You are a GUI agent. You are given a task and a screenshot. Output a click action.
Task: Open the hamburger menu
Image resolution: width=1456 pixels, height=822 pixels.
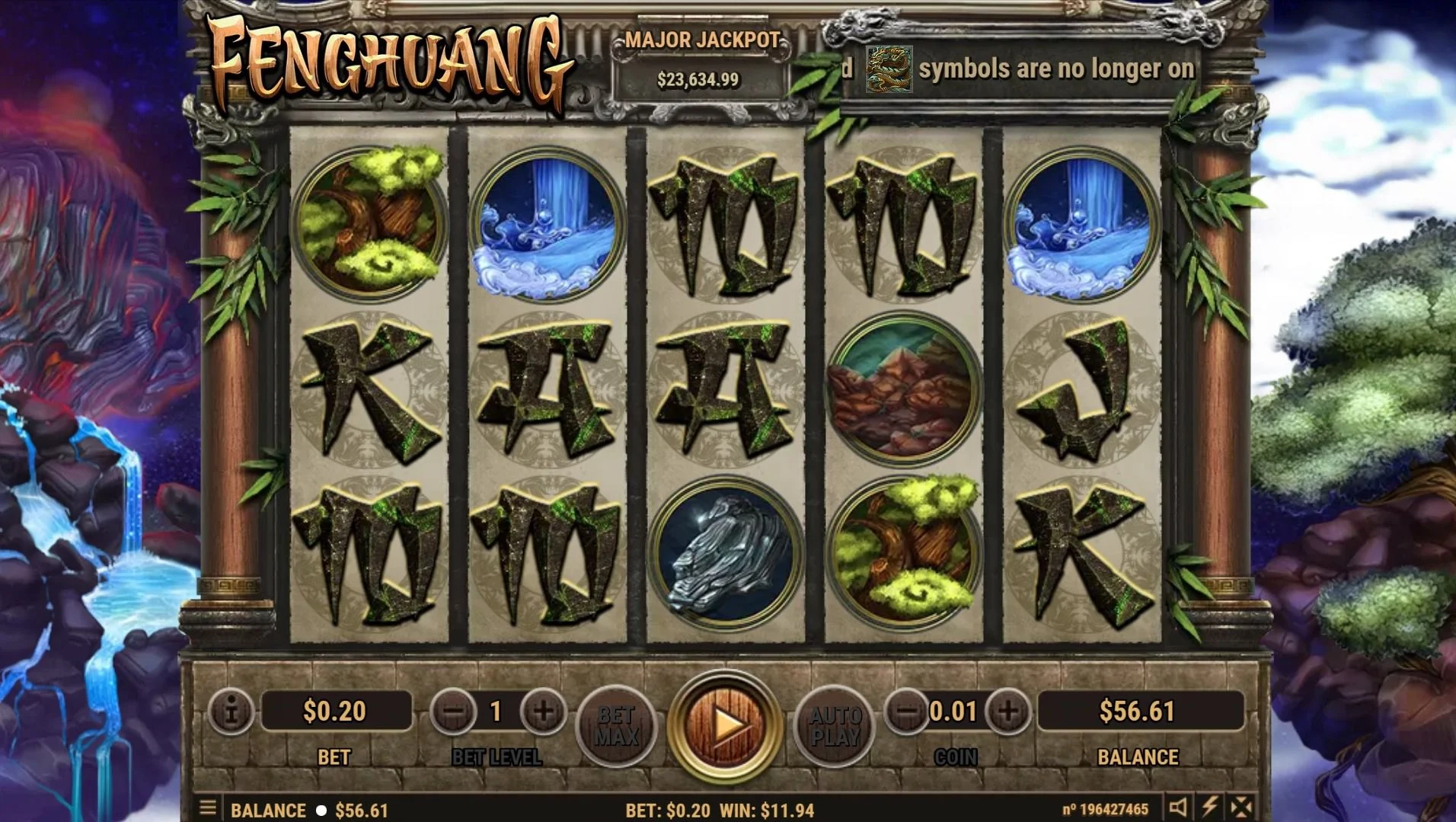tap(207, 808)
